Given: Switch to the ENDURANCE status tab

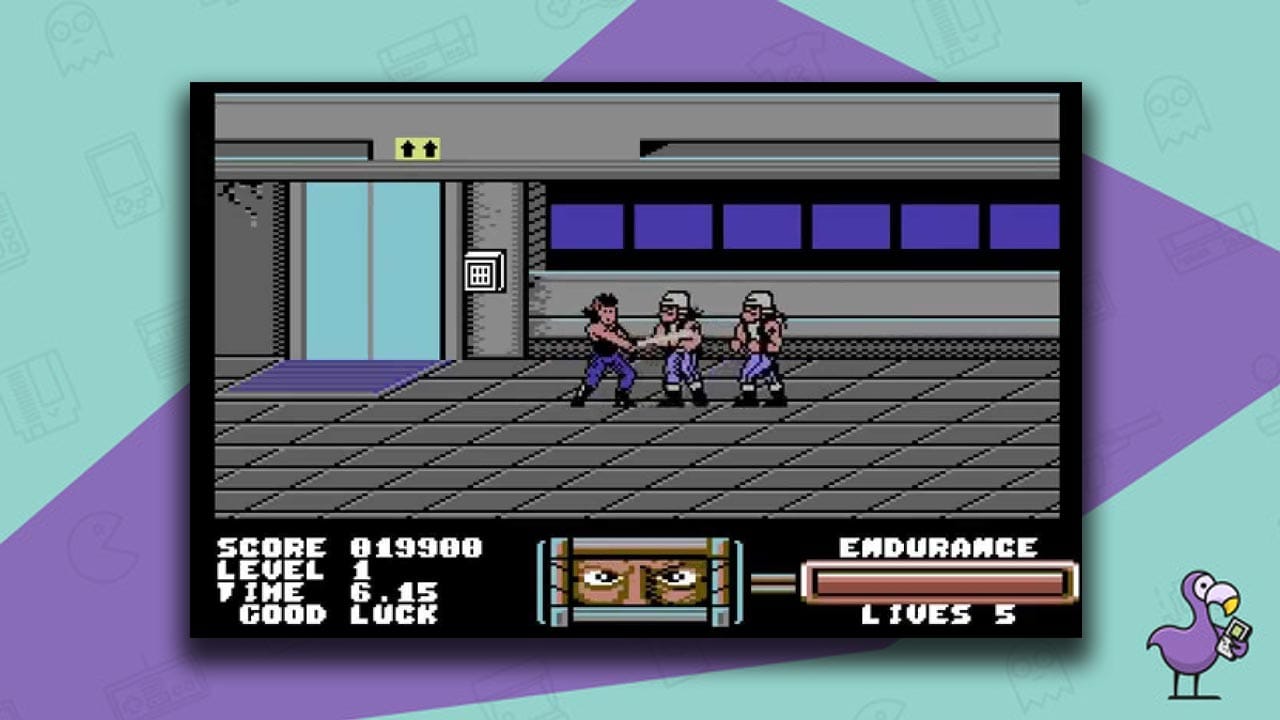Looking at the screenshot, I should tap(942, 548).
